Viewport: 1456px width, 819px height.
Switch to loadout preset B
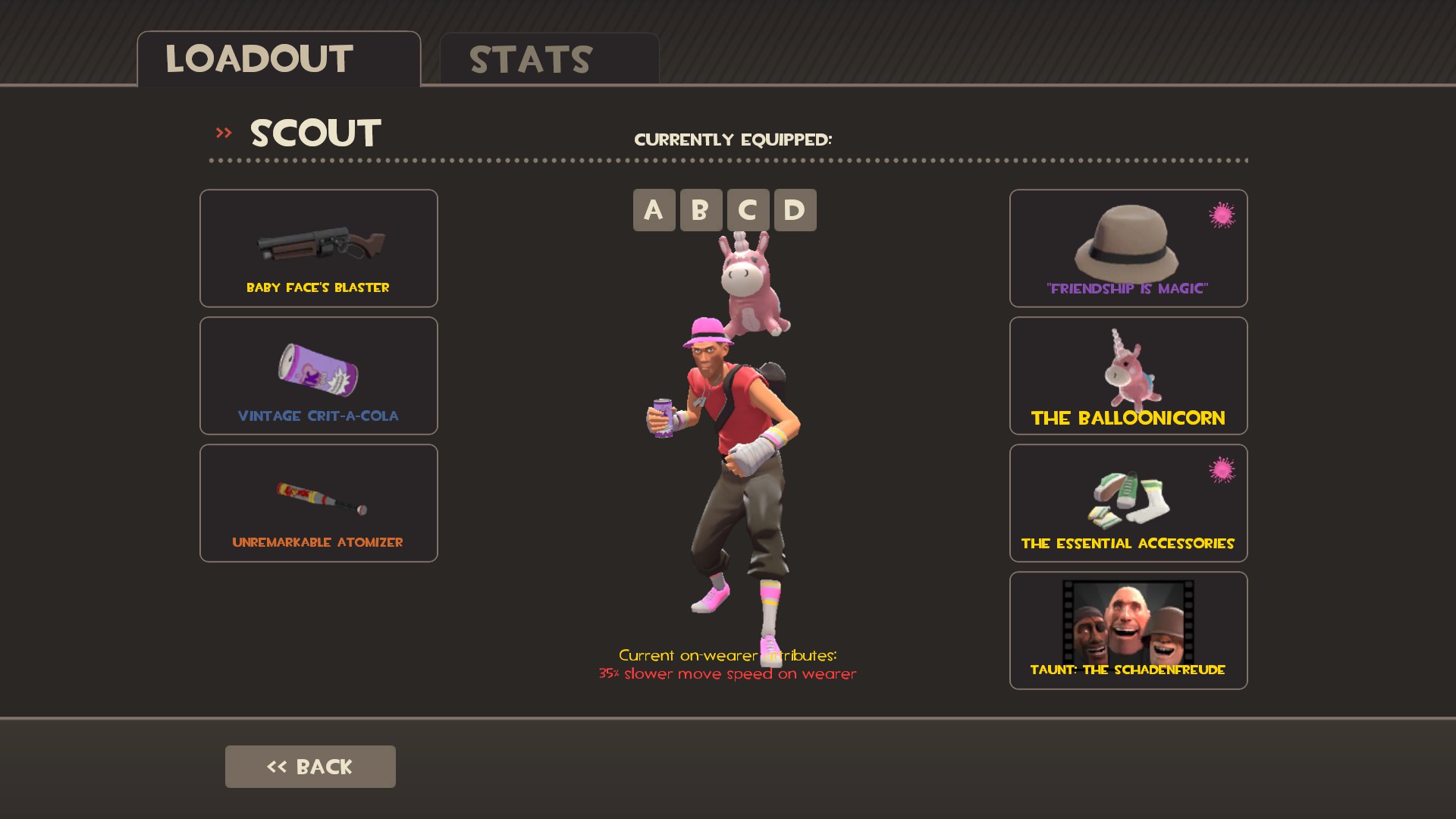click(701, 210)
